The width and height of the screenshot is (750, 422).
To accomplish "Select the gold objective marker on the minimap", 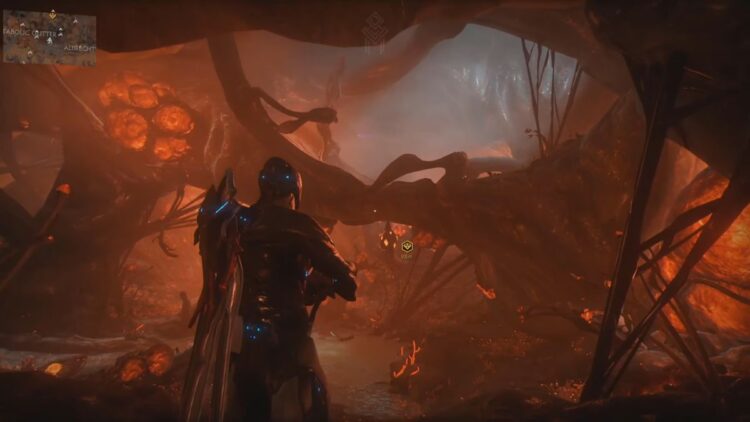I will [x=52, y=15].
